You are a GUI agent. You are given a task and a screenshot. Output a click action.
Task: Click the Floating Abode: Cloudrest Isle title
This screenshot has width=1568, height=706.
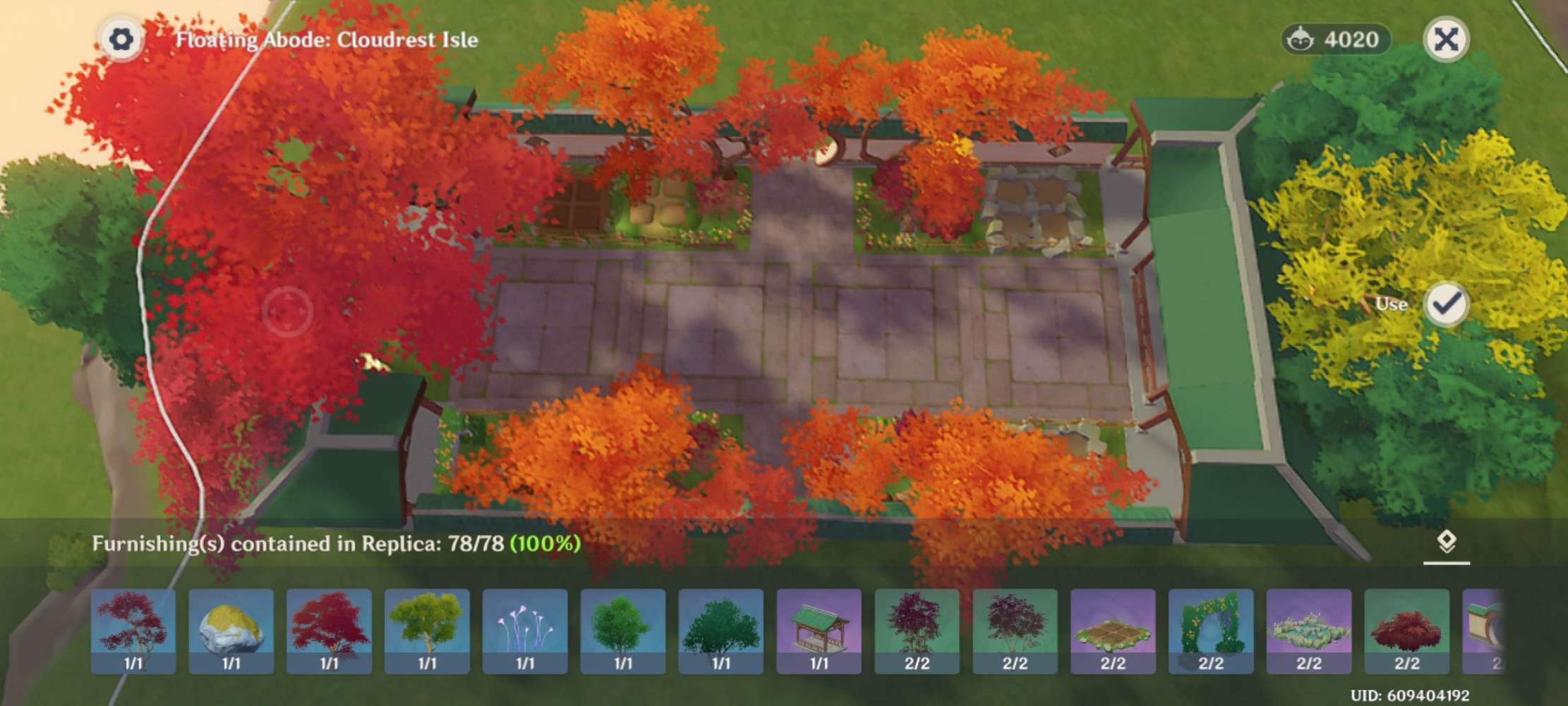click(x=327, y=41)
